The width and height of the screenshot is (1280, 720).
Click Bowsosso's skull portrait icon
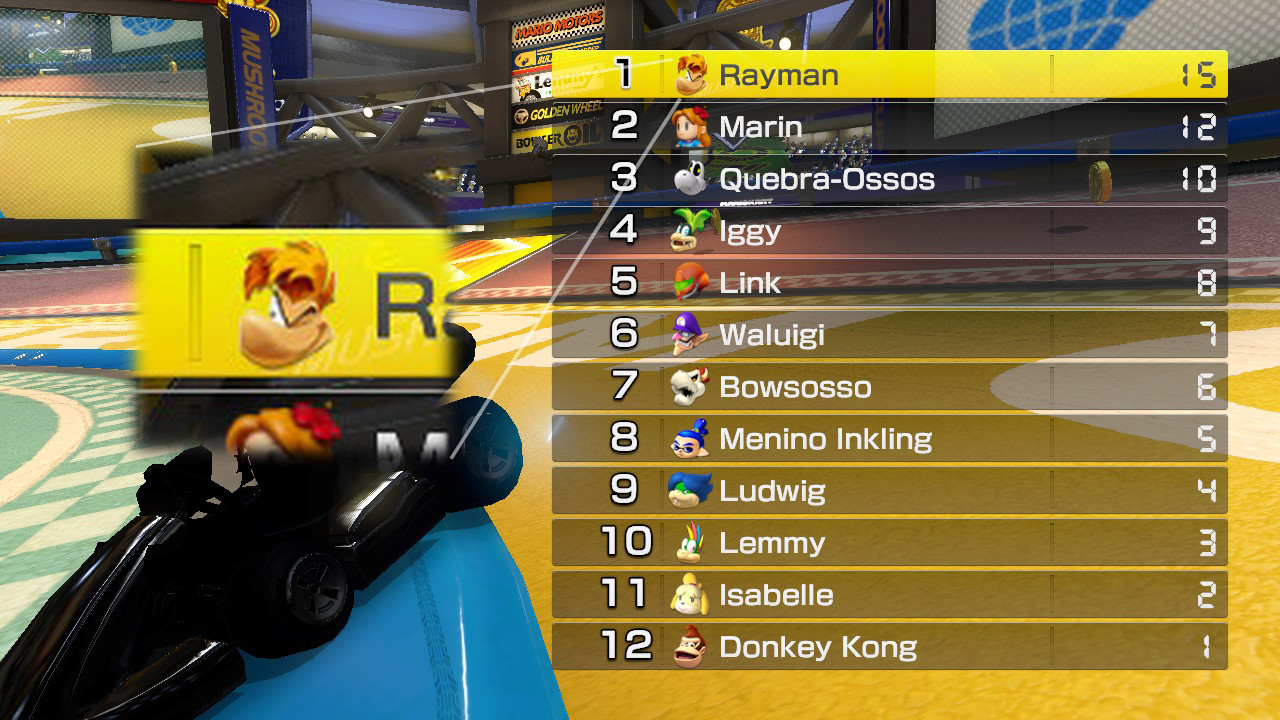(689, 386)
